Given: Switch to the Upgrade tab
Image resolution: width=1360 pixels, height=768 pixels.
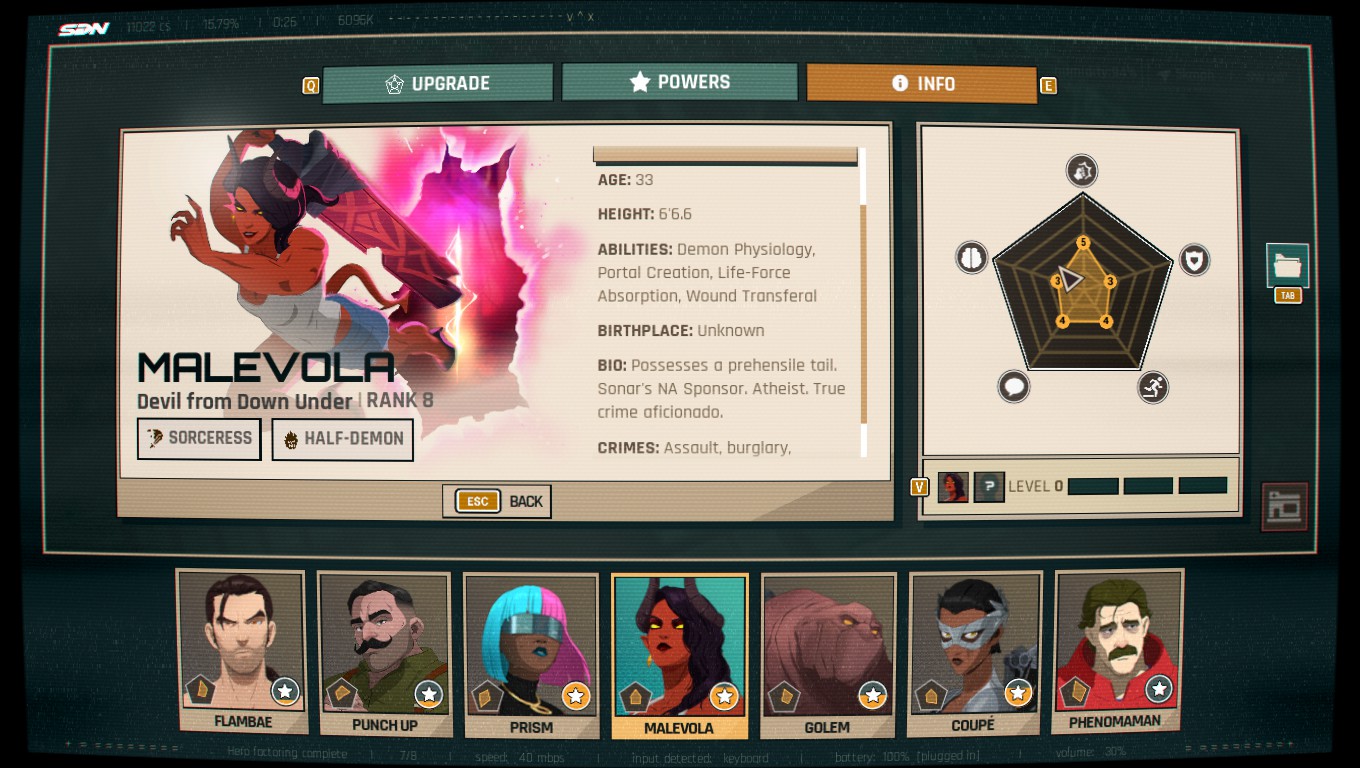Looking at the screenshot, I should [437, 83].
